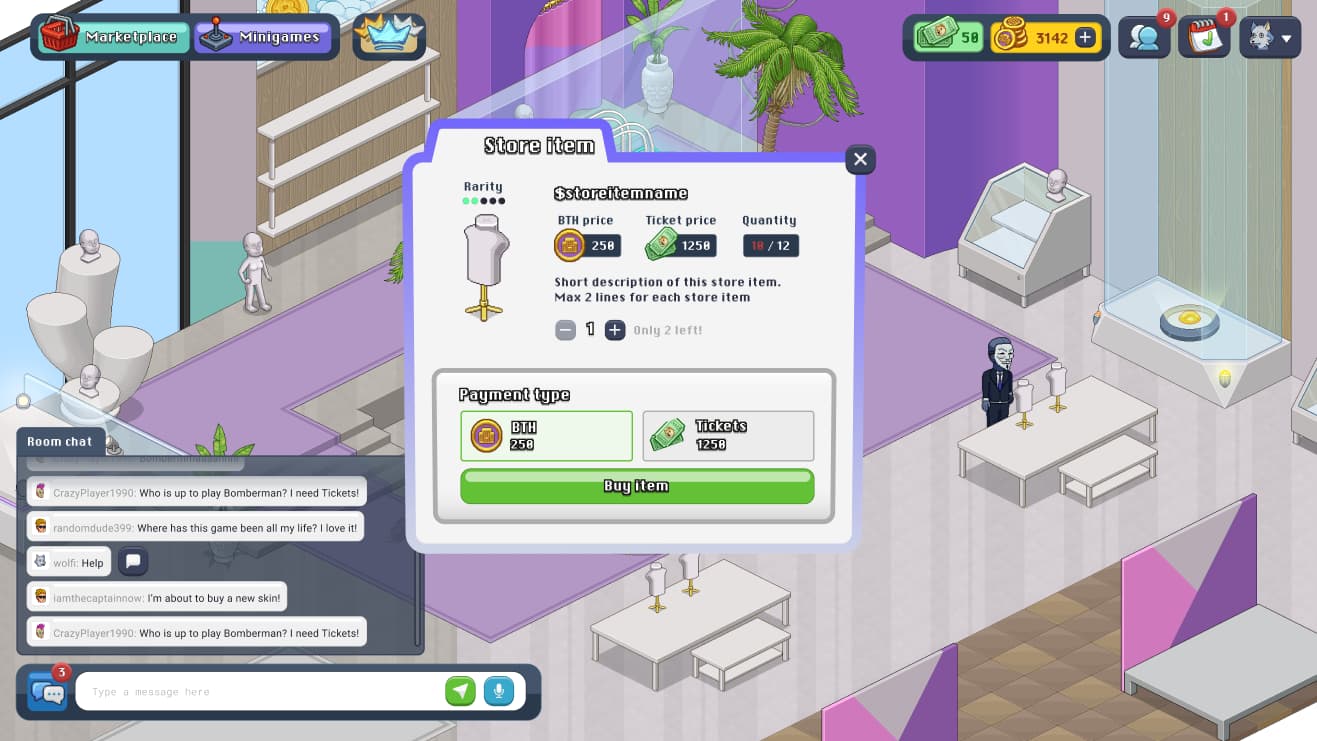Image resolution: width=1317 pixels, height=741 pixels.
Task: Click the blue microphone voice icon
Action: tap(498, 691)
